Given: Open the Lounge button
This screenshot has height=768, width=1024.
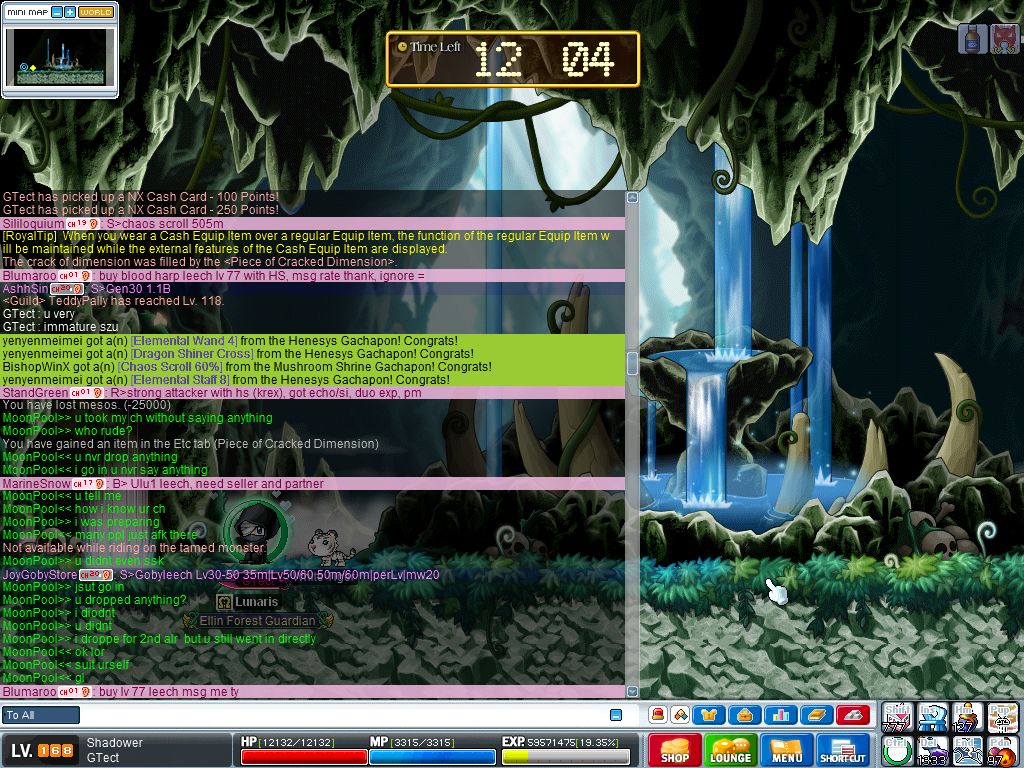Looking at the screenshot, I should 730,750.
